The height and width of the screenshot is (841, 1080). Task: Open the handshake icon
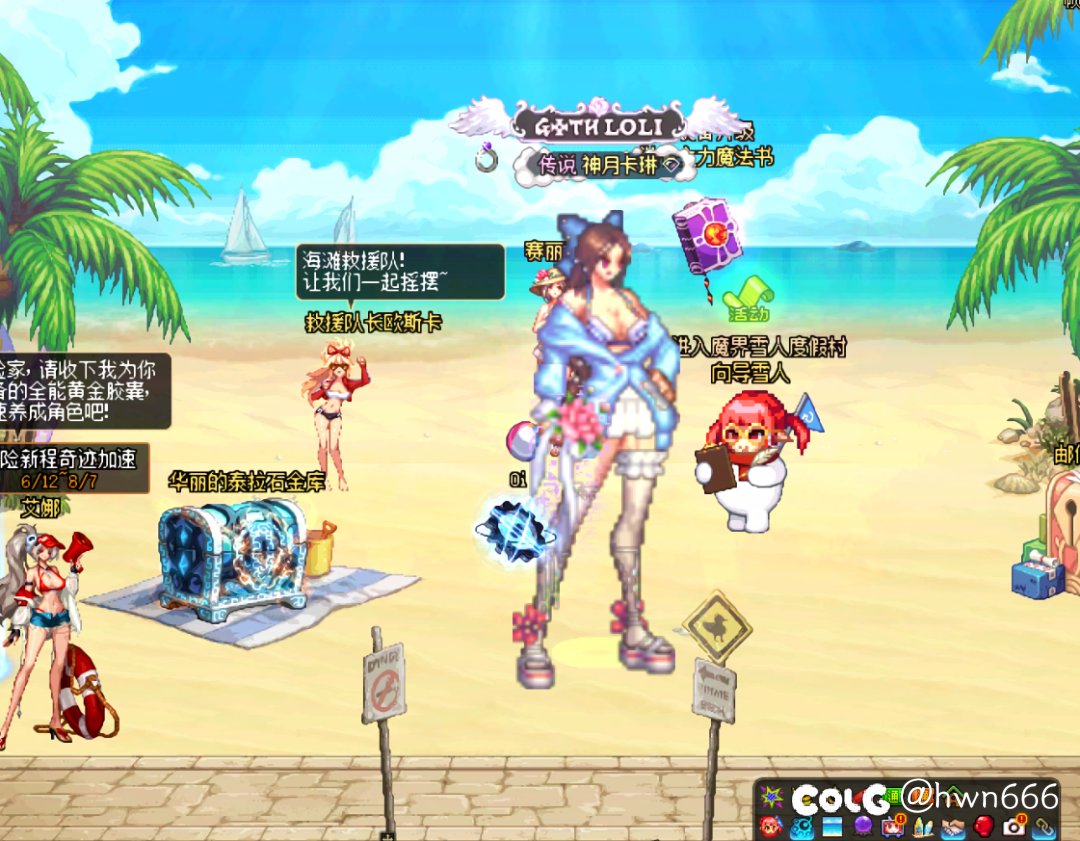(x=953, y=826)
